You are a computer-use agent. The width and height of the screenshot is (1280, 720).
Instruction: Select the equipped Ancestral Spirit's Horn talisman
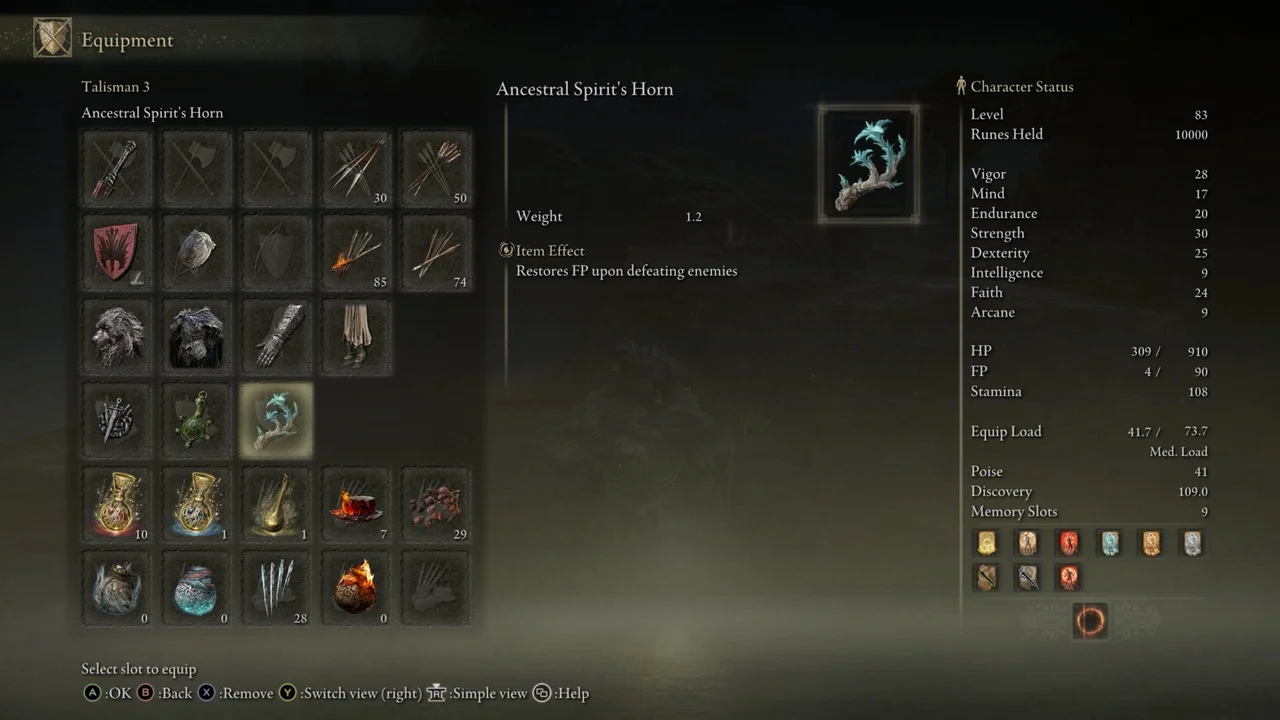point(275,420)
